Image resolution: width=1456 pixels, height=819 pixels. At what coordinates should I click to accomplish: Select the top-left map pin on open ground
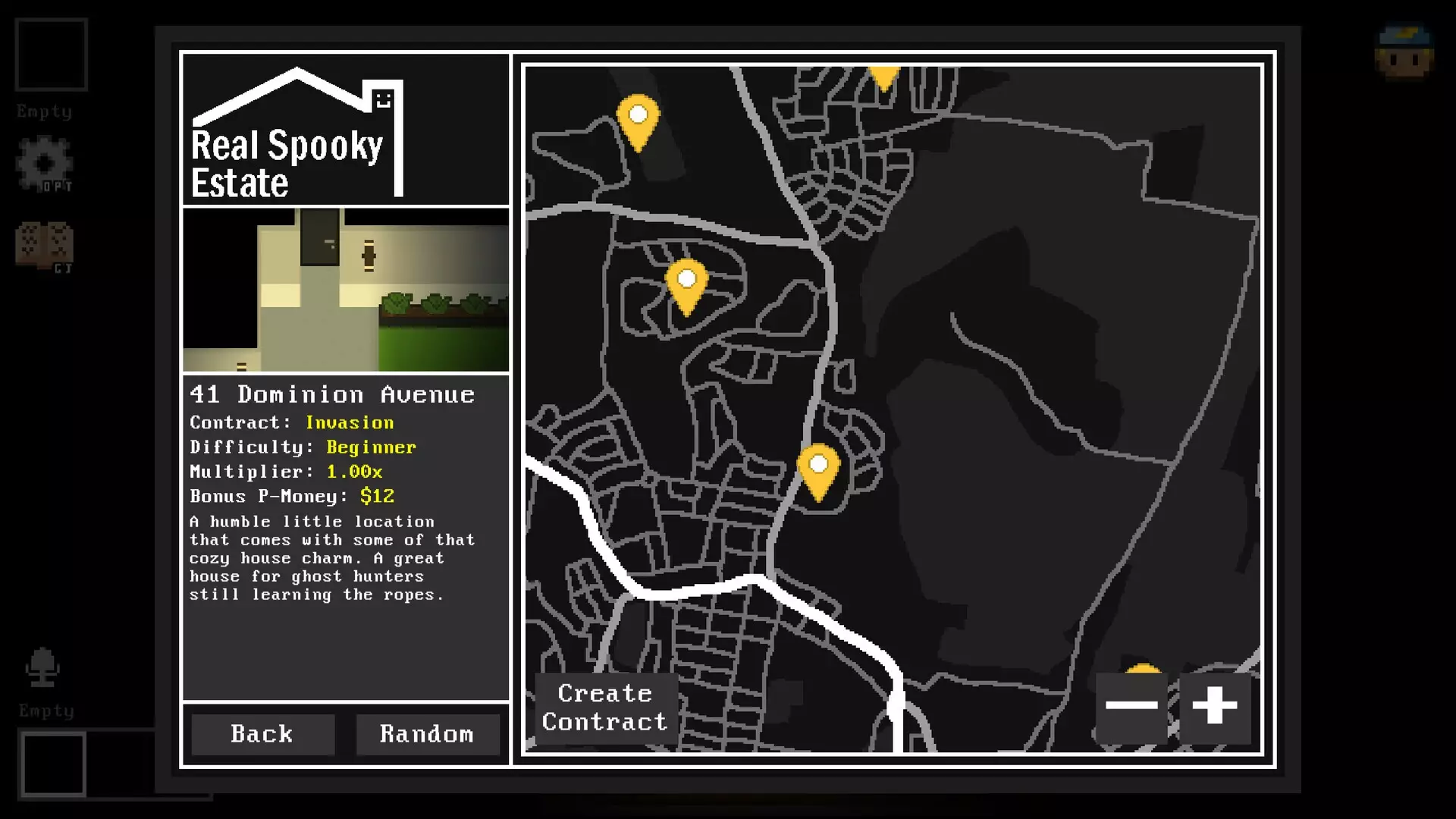tap(639, 118)
